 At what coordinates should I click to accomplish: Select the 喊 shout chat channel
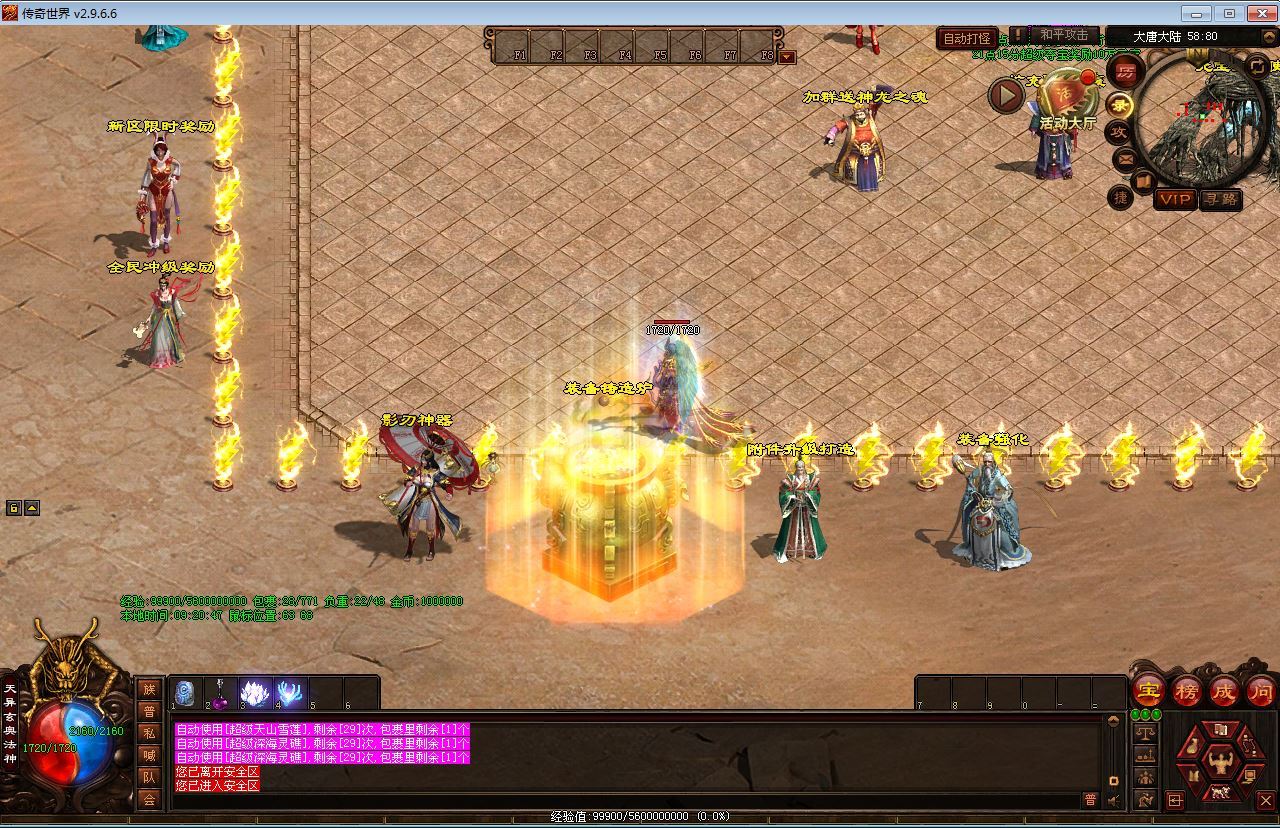pyautogui.click(x=149, y=755)
